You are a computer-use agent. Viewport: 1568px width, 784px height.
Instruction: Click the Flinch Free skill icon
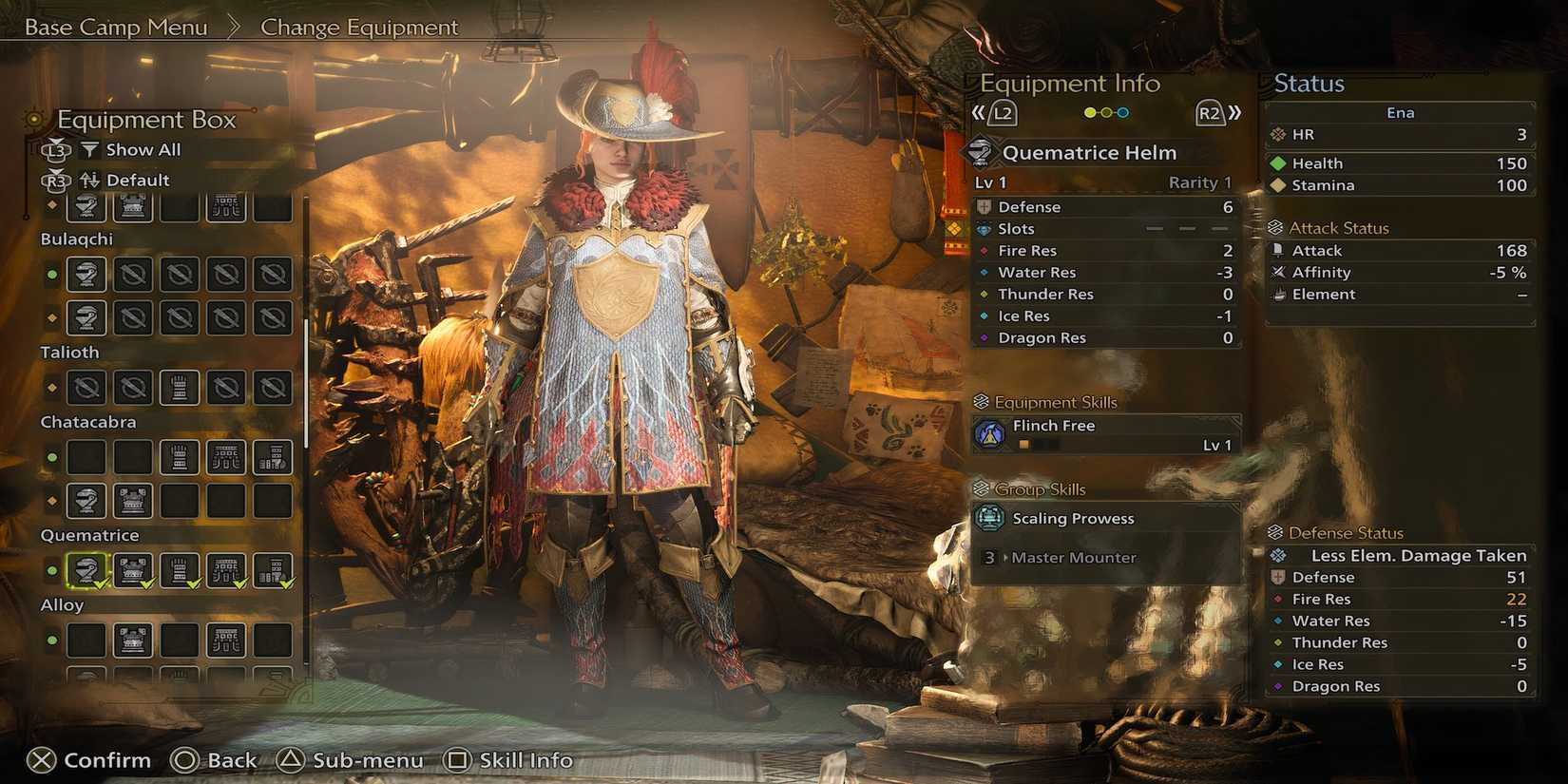[991, 433]
